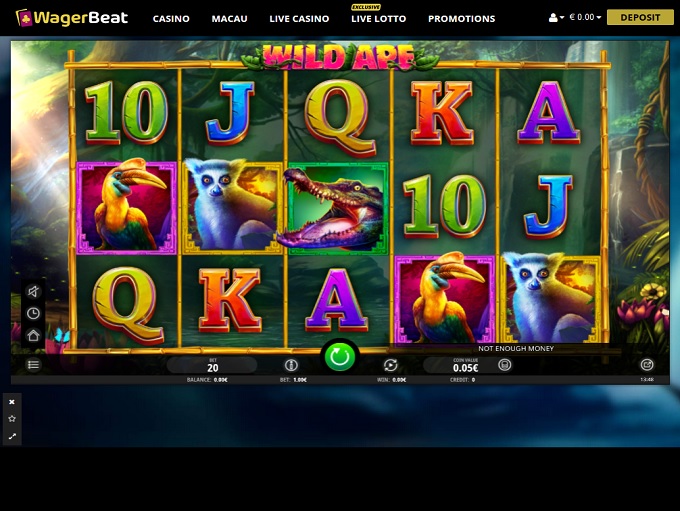Spin the reels with the green button
This screenshot has height=511, width=680.
(x=340, y=355)
